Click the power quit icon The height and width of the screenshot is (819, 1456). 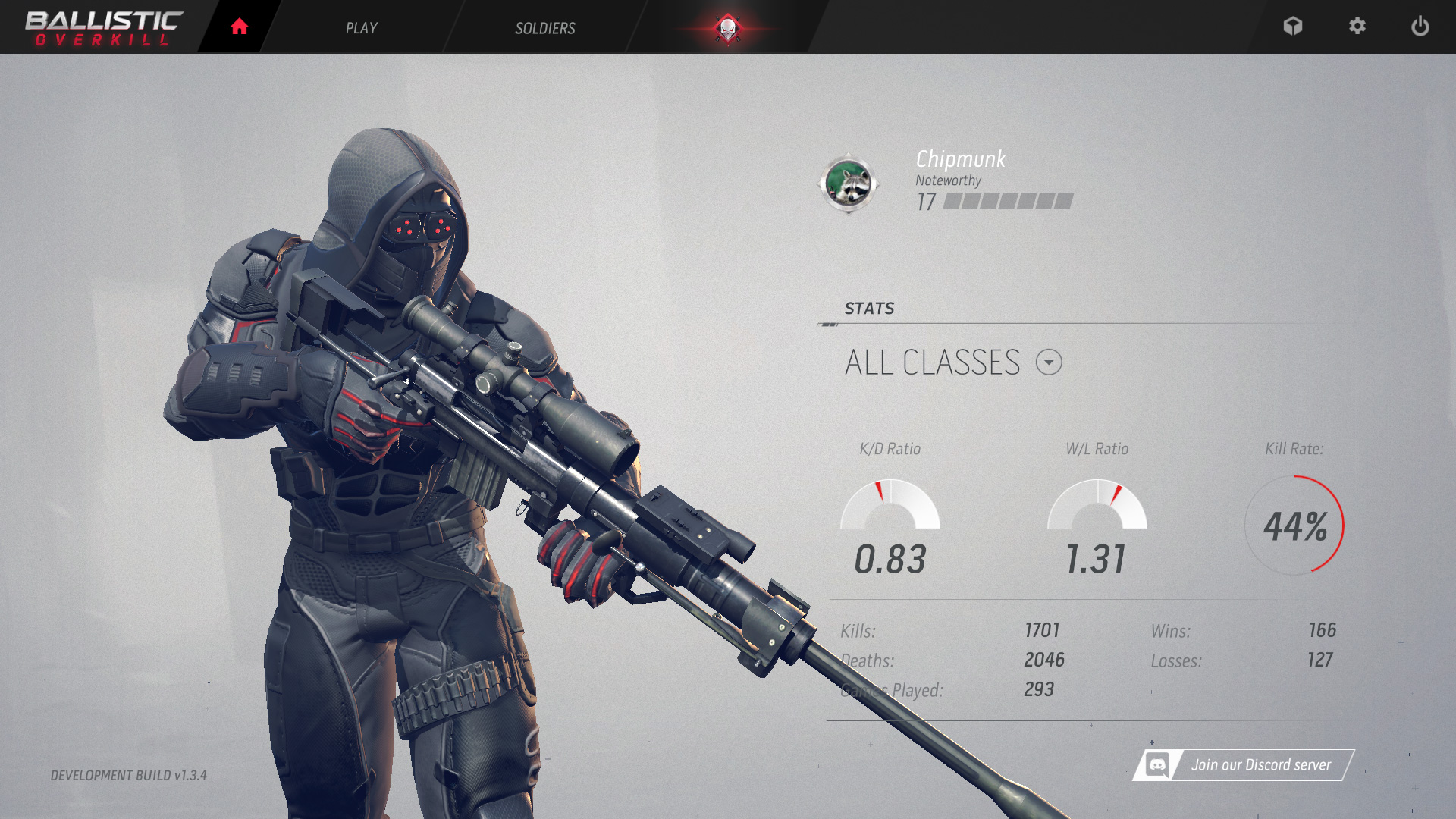pyautogui.click(x=1420, y=27)
